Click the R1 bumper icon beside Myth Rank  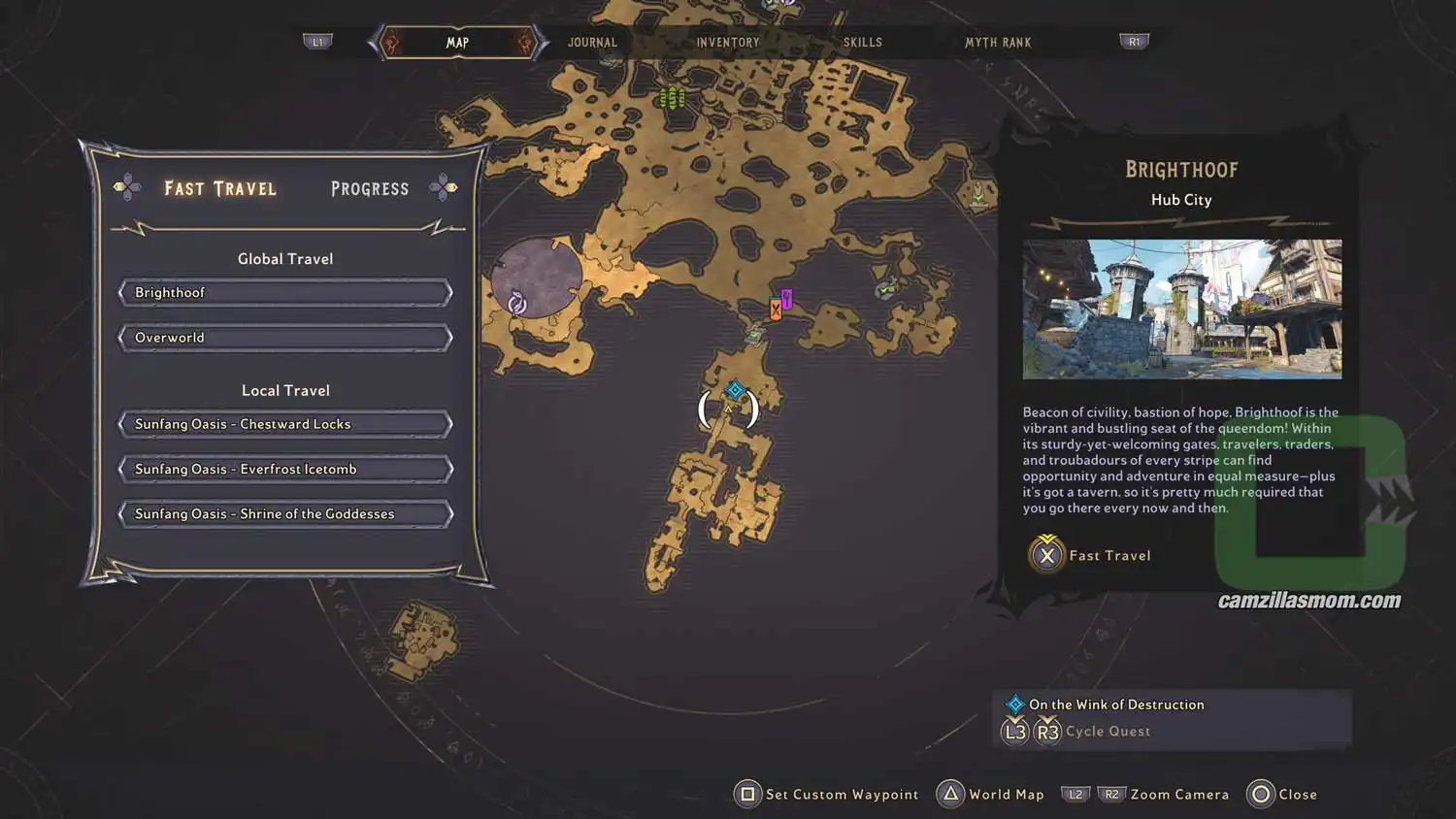1133,41
